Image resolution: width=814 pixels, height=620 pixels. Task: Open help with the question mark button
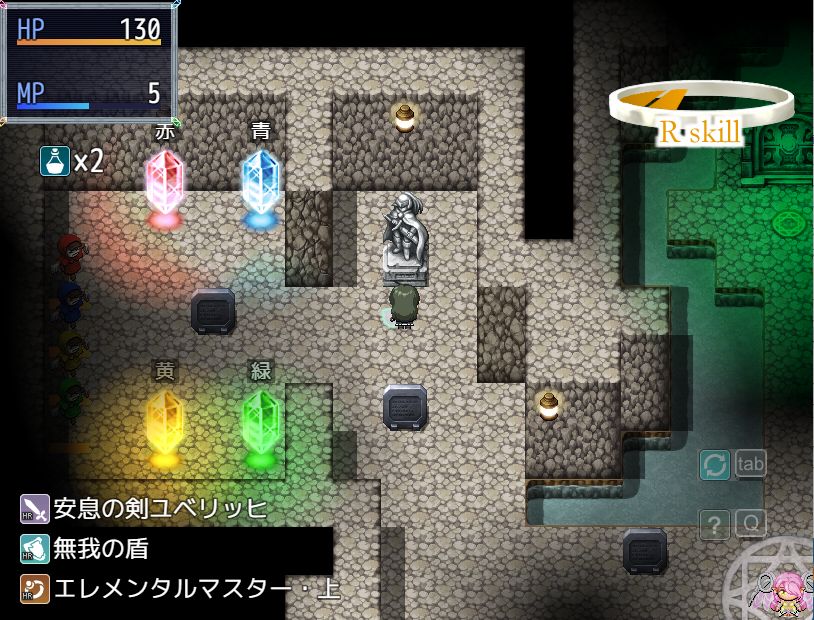click(x=715, y=524)
